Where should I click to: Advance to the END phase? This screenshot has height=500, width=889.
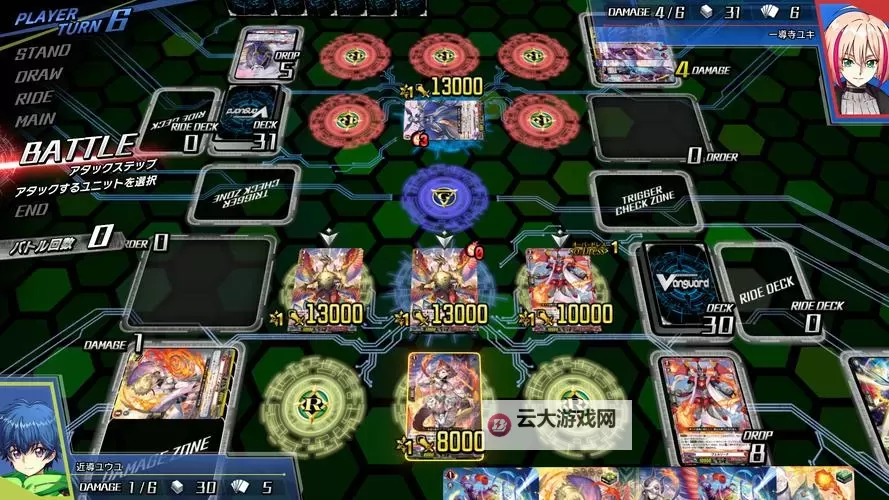click(x=33, y=210)
